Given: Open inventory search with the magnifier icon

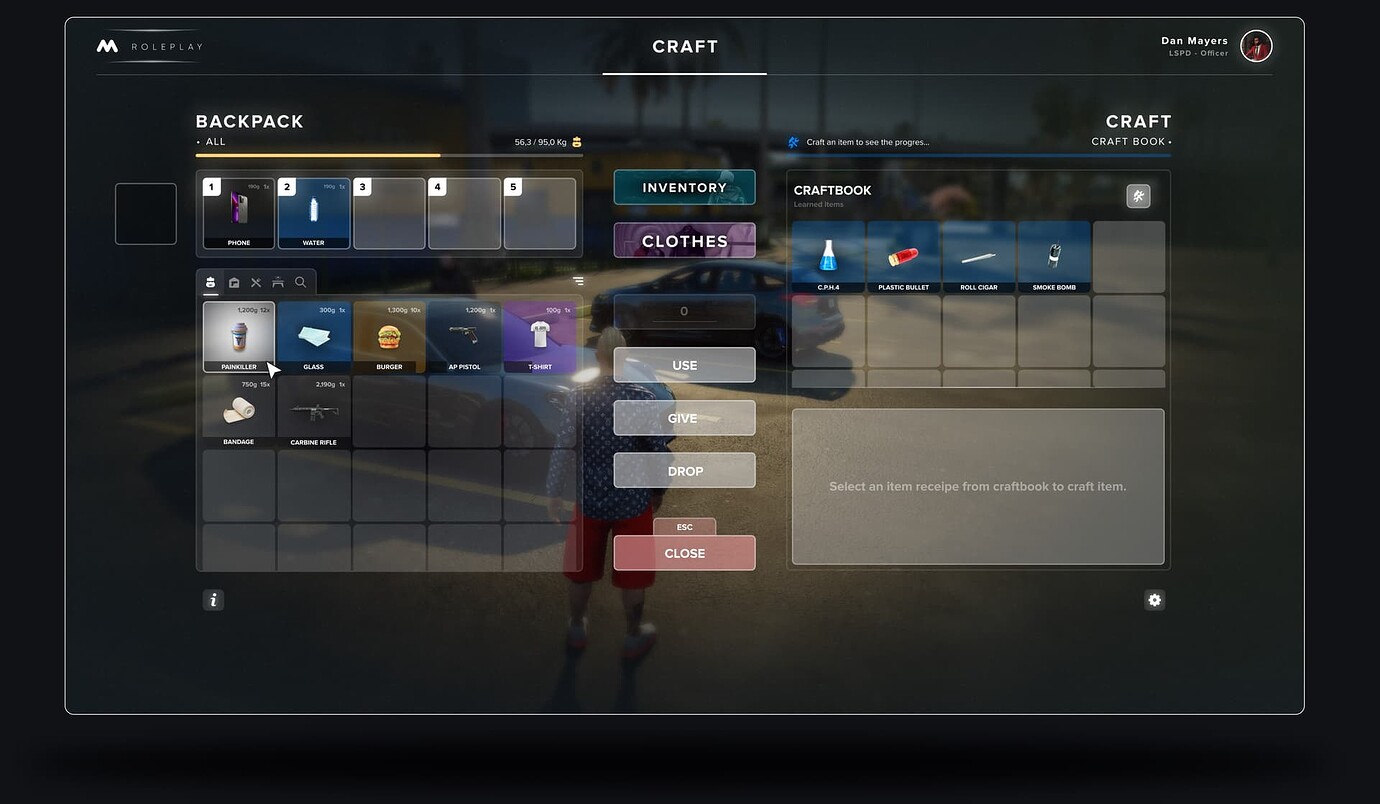Looking at the screenshot, I should [300, 282].
